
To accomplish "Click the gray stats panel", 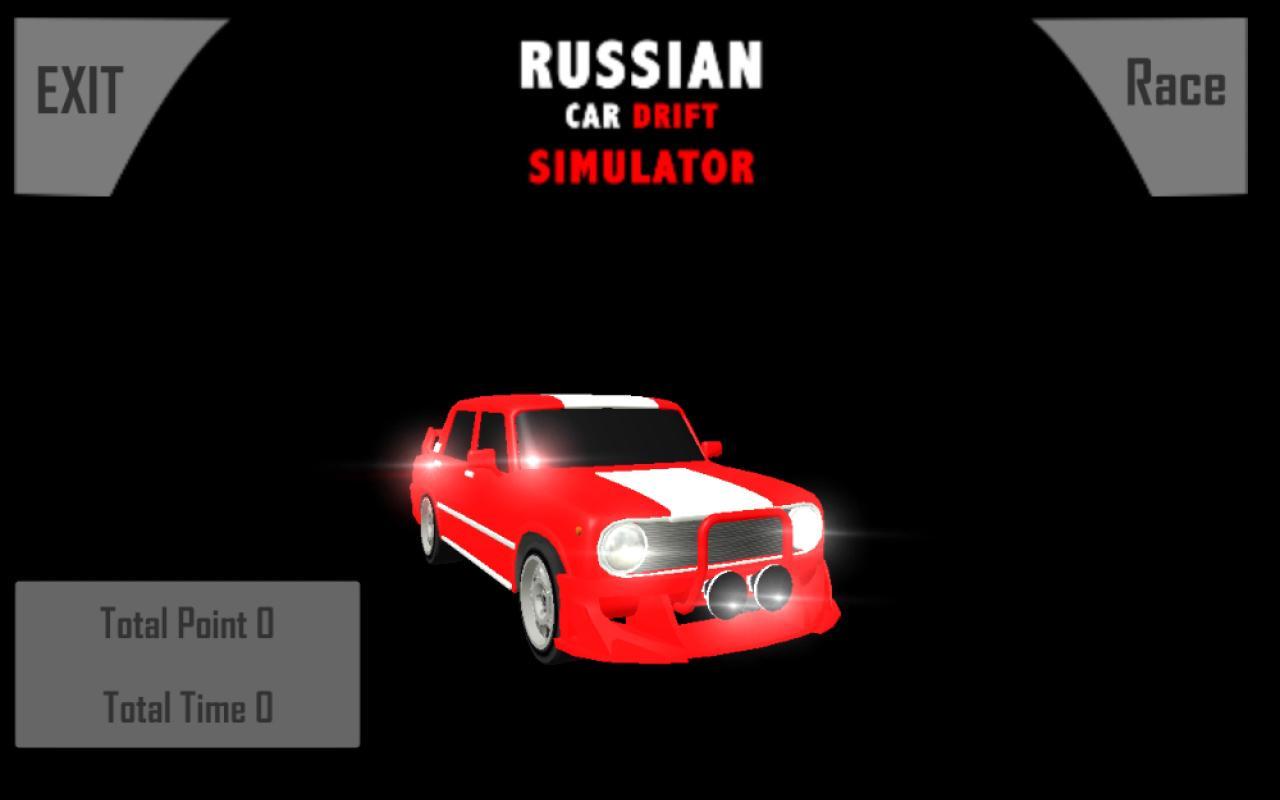I will [185, 665].
